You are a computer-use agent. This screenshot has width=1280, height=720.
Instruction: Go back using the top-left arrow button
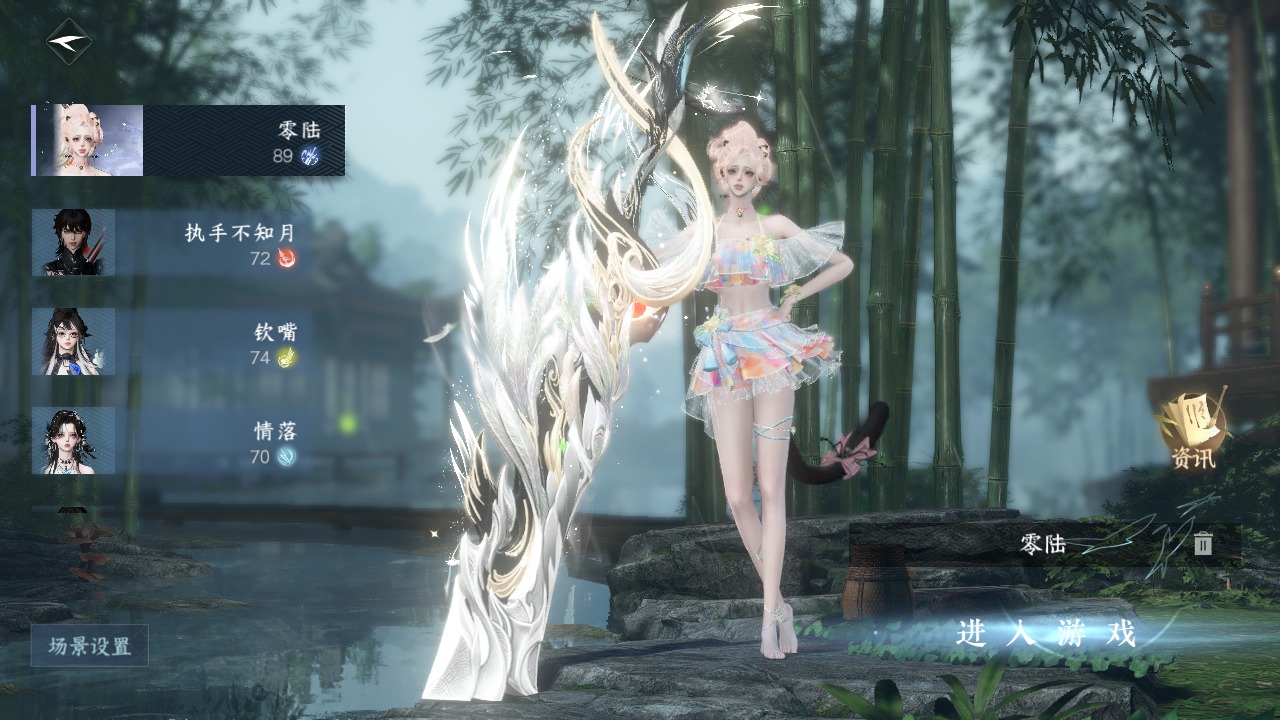[69, 42]
